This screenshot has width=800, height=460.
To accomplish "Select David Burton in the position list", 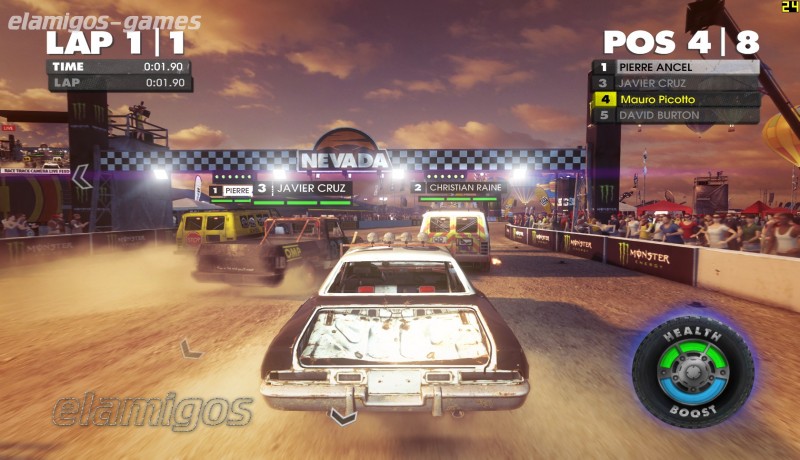I will (676, 115).
